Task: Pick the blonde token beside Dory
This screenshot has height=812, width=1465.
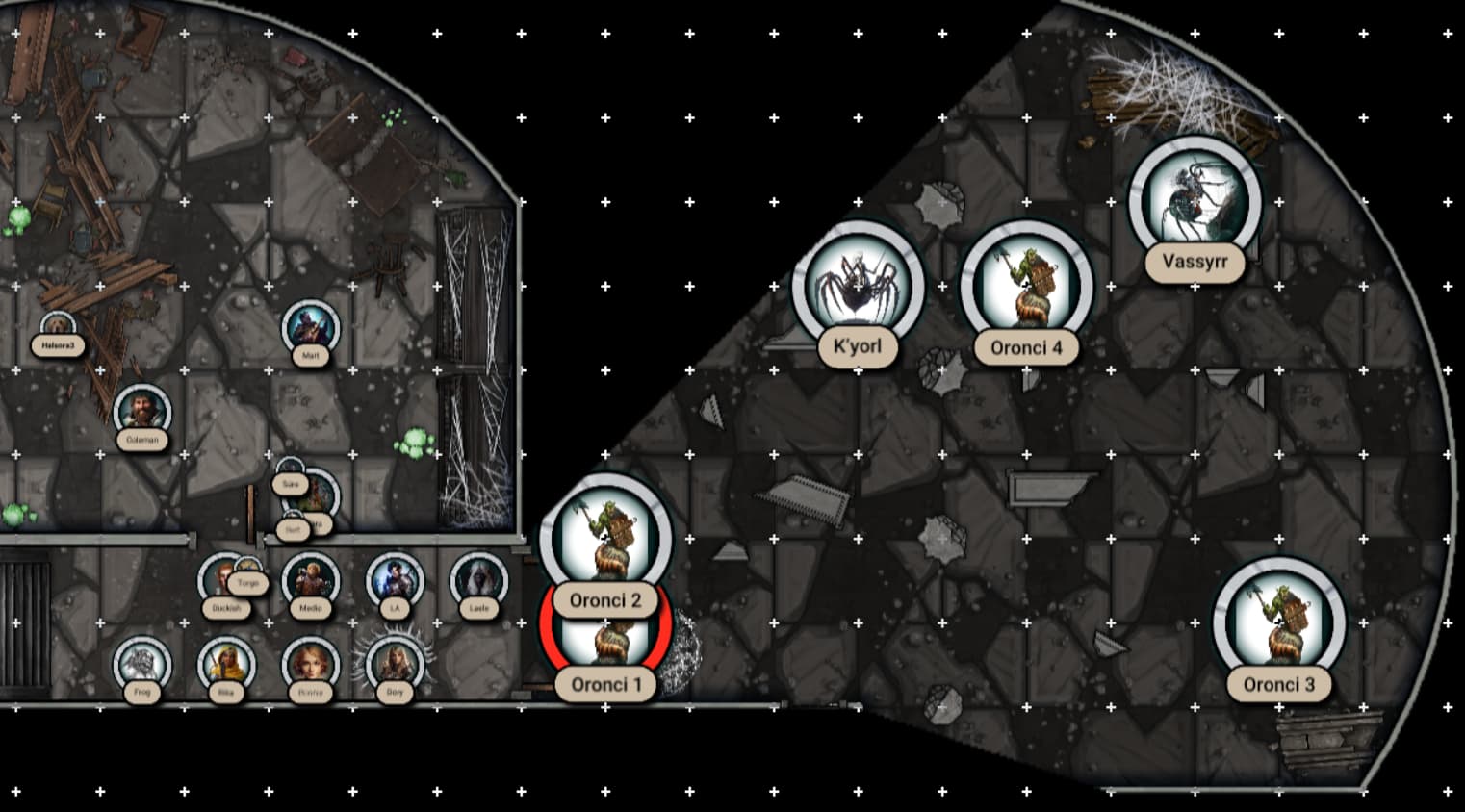Action: pos(310,664)
